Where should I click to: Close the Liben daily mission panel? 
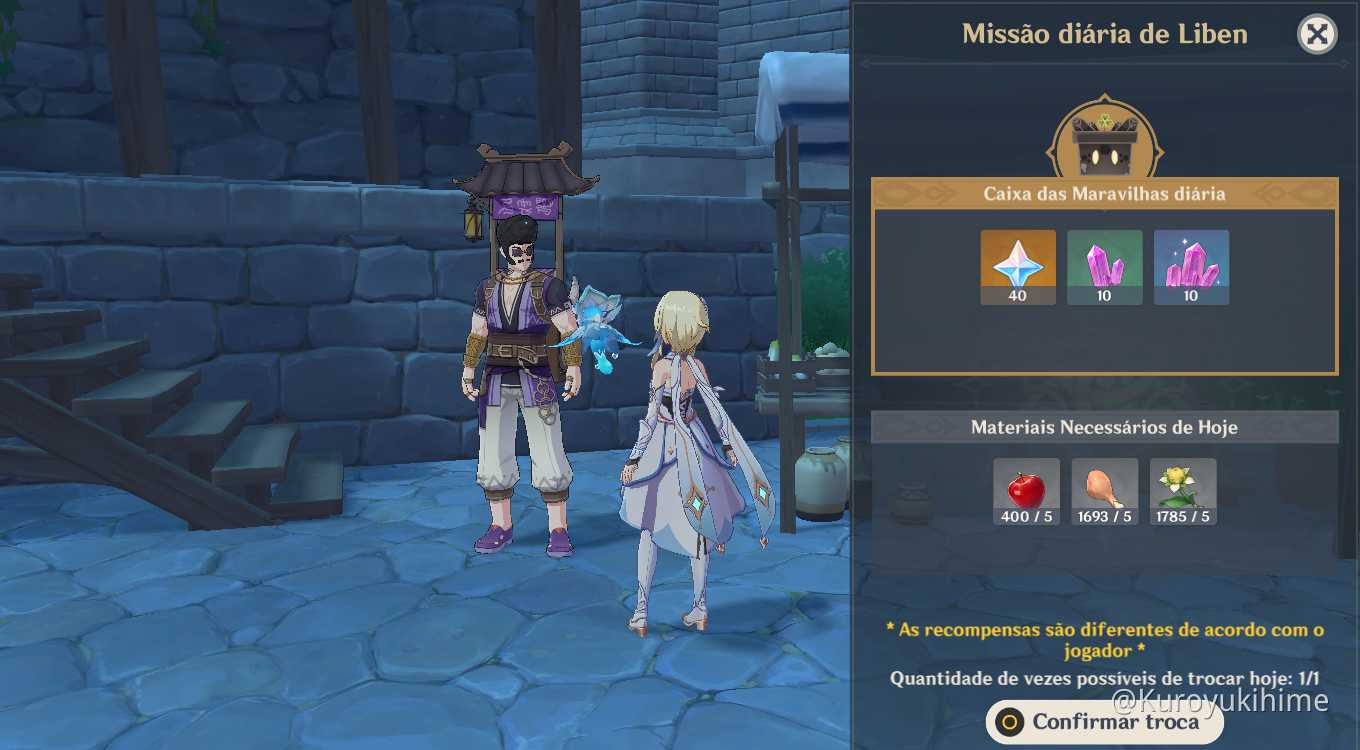pyautogui.click(x=1317, y=35)
